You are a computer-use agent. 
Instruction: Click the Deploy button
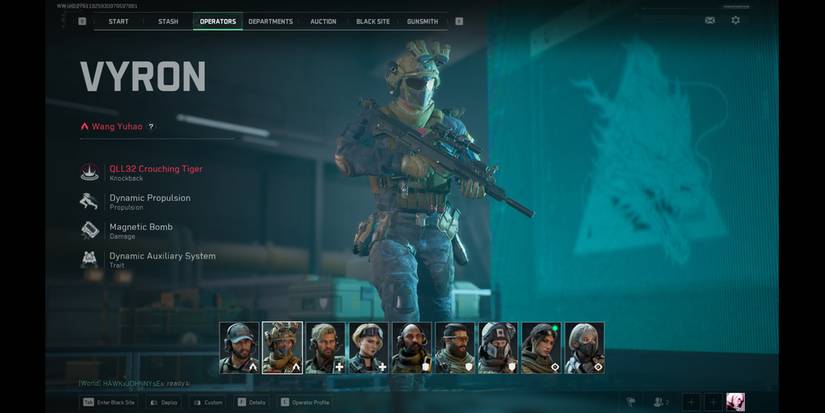[164, 402]
